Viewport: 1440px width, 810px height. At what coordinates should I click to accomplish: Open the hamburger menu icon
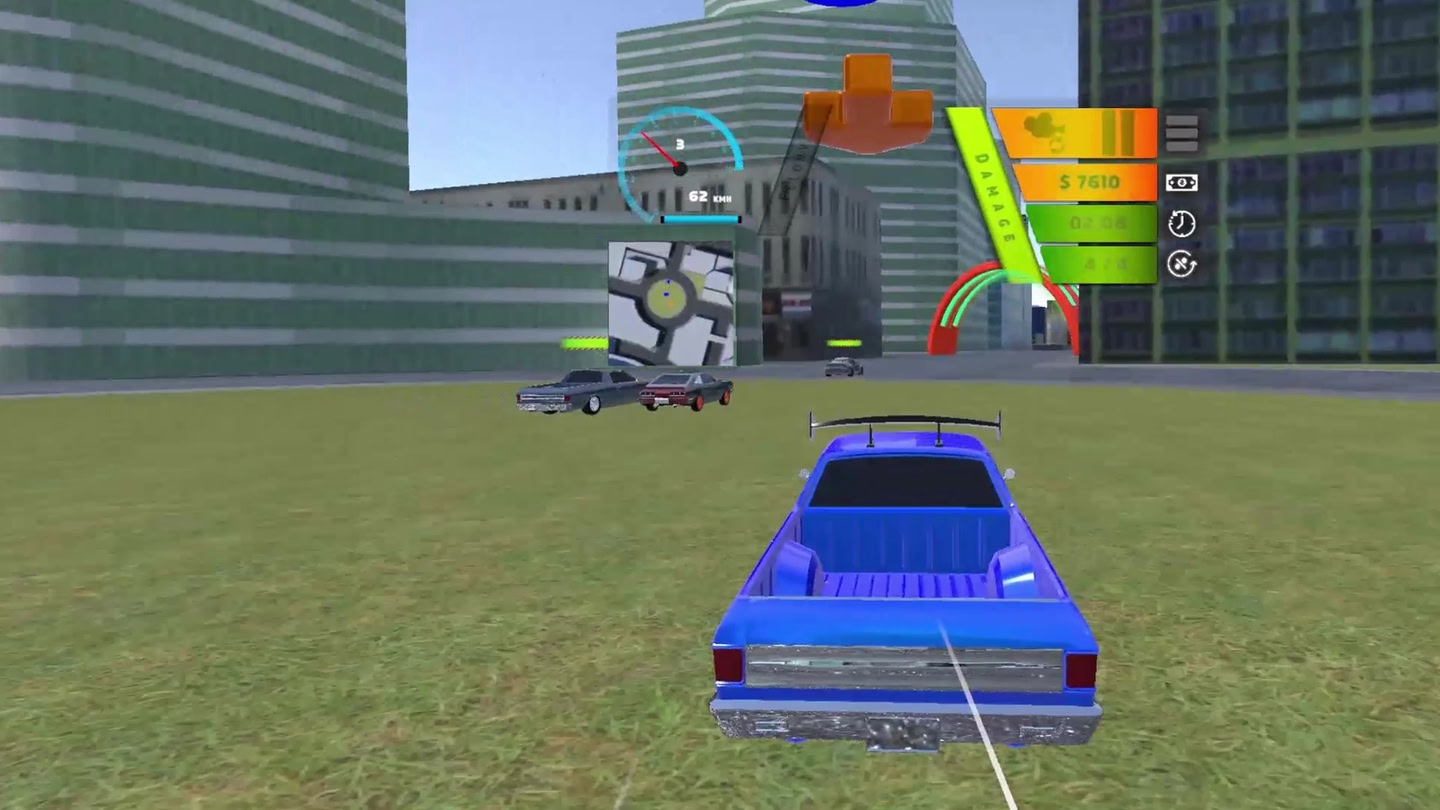(1183, 132)
